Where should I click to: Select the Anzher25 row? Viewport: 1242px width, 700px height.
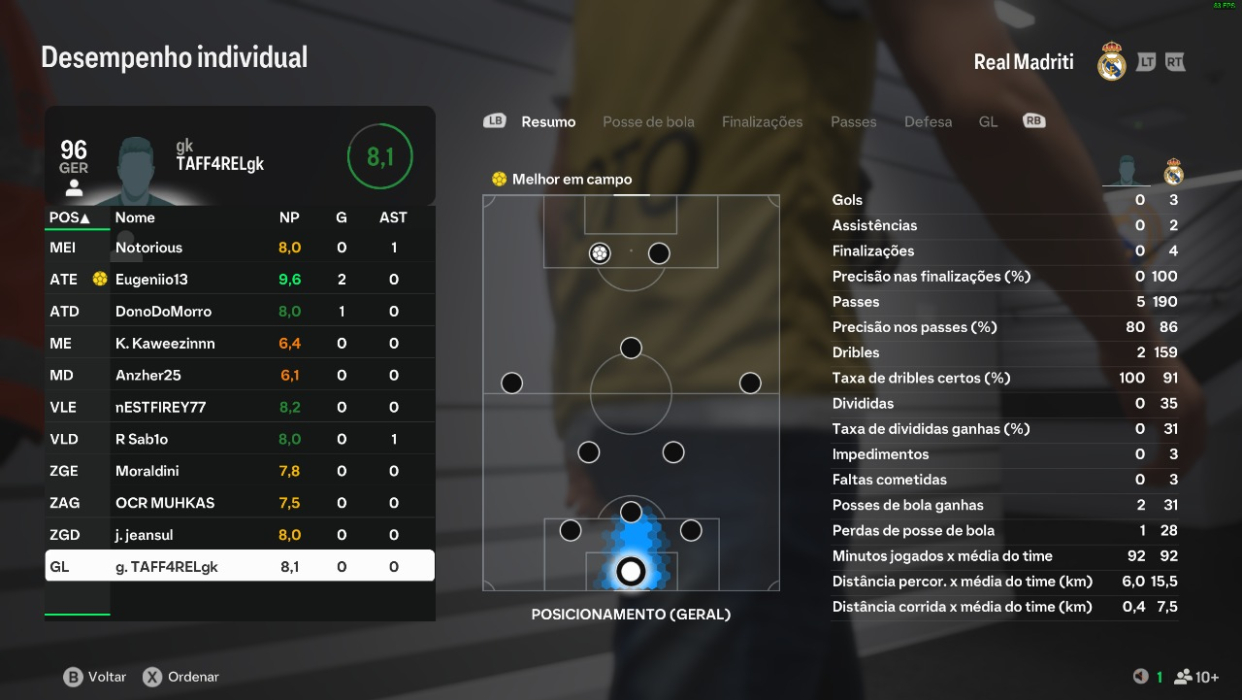[x=240, y=375]
